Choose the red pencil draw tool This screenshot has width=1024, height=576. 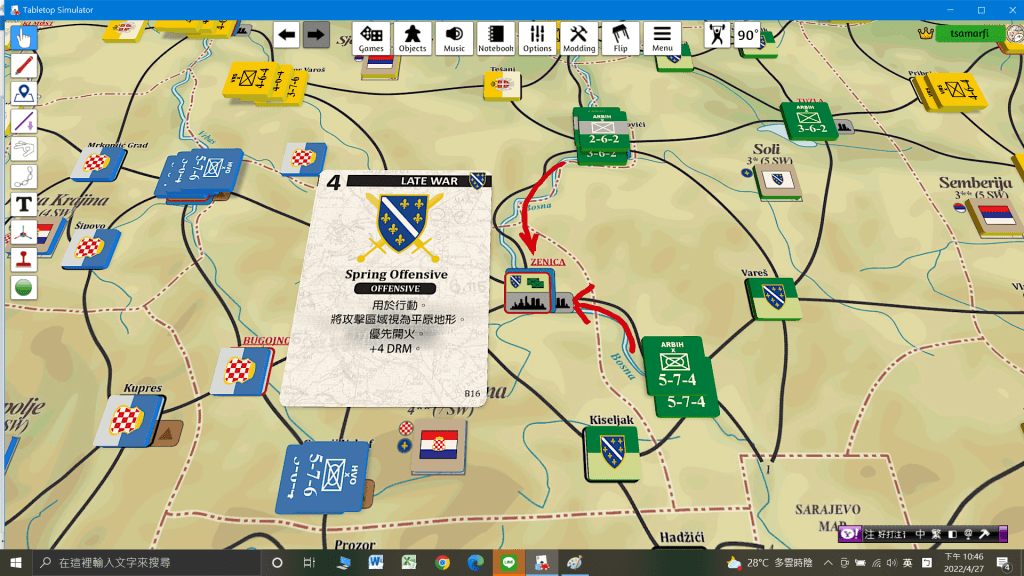tap(24, 66)
